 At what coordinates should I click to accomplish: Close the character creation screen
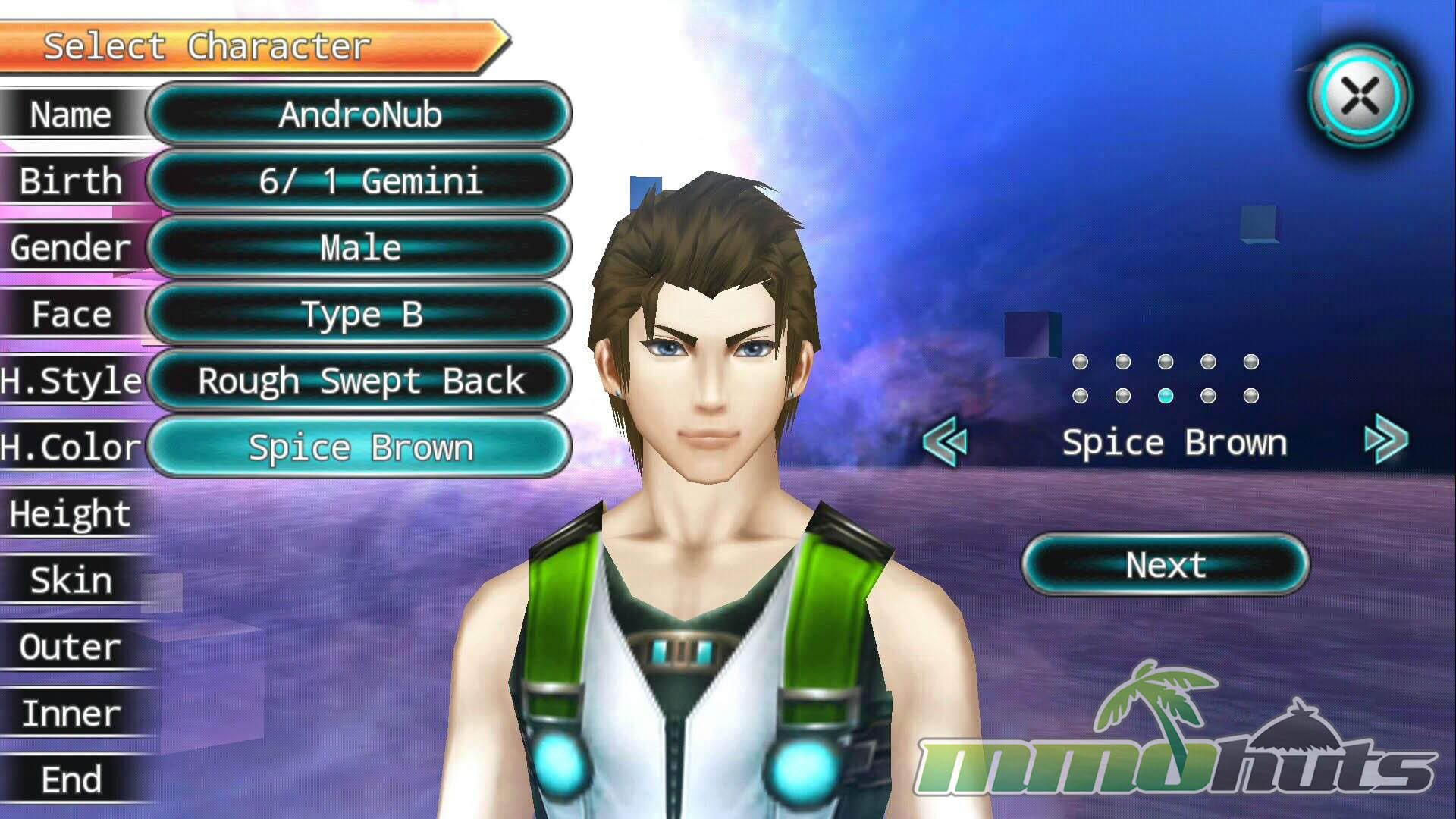tap(1360, 96)
